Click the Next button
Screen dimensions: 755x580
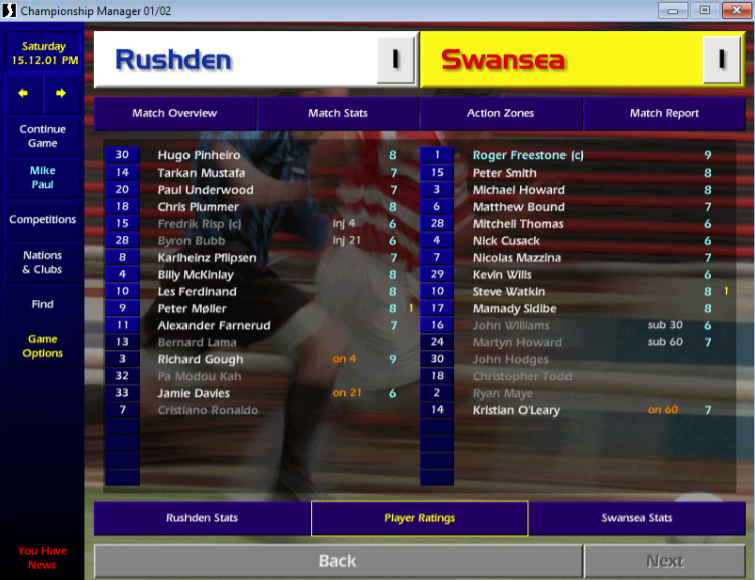(664, 561)
